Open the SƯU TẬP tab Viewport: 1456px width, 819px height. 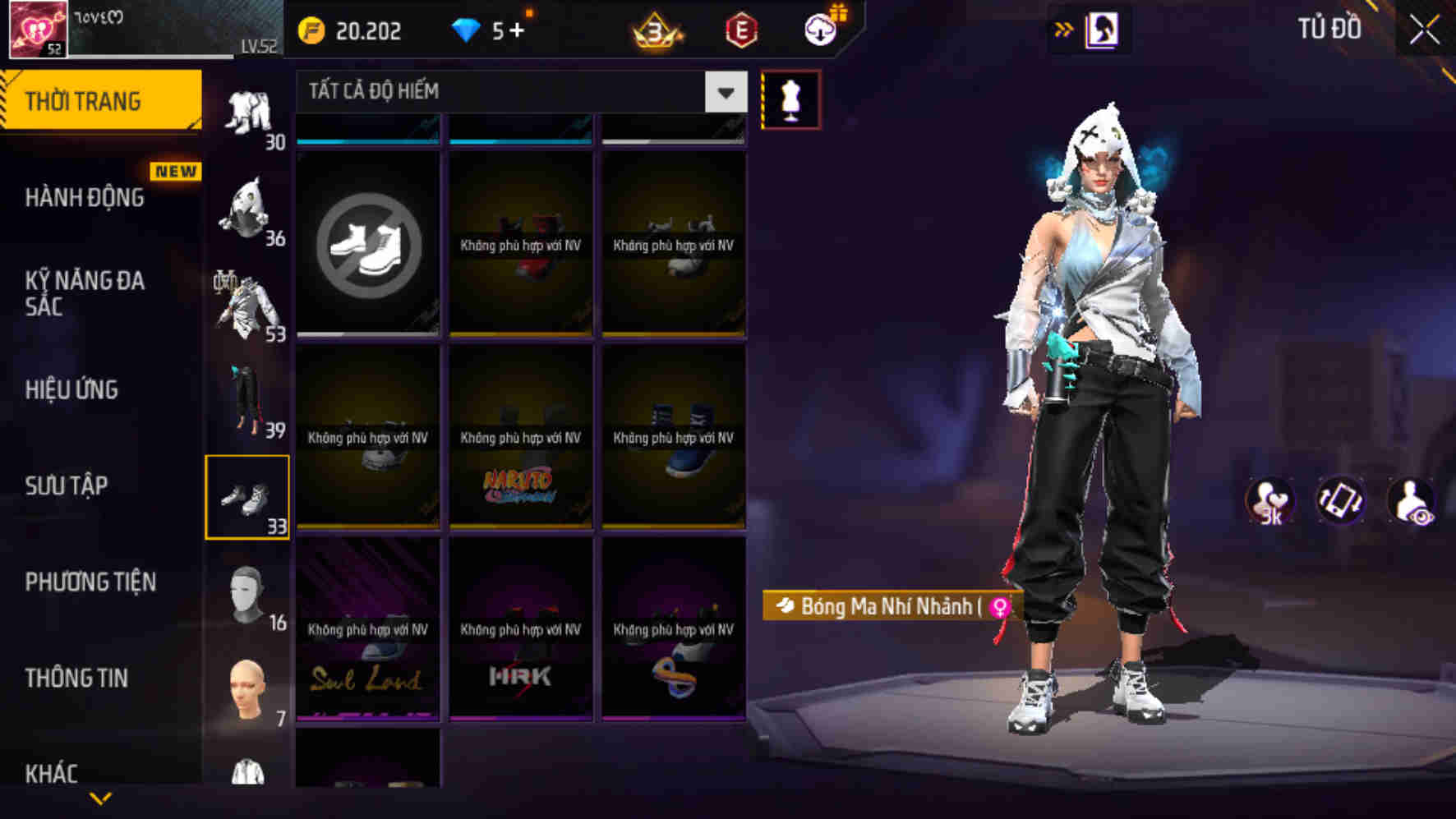67,486
